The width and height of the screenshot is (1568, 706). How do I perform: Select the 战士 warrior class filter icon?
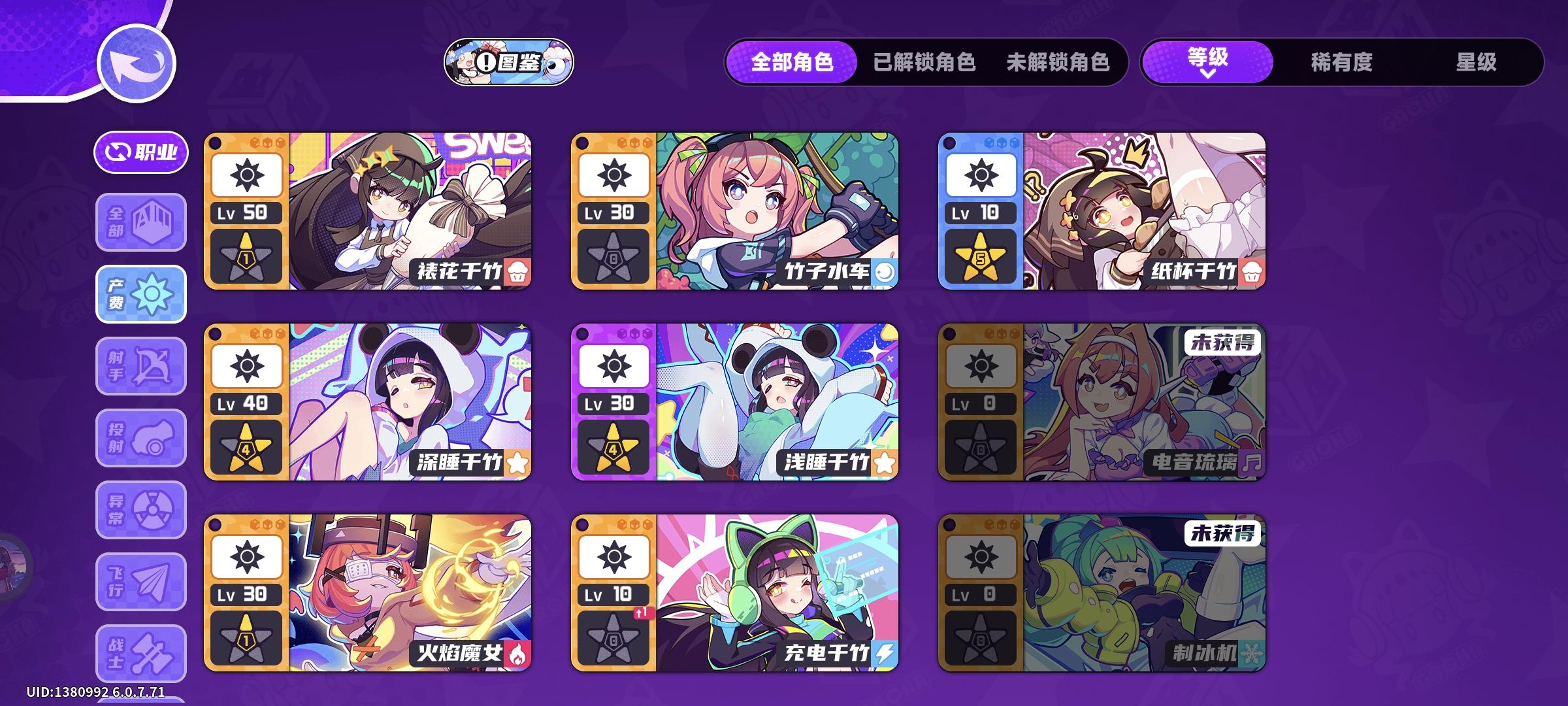click(x=140, y=652)
